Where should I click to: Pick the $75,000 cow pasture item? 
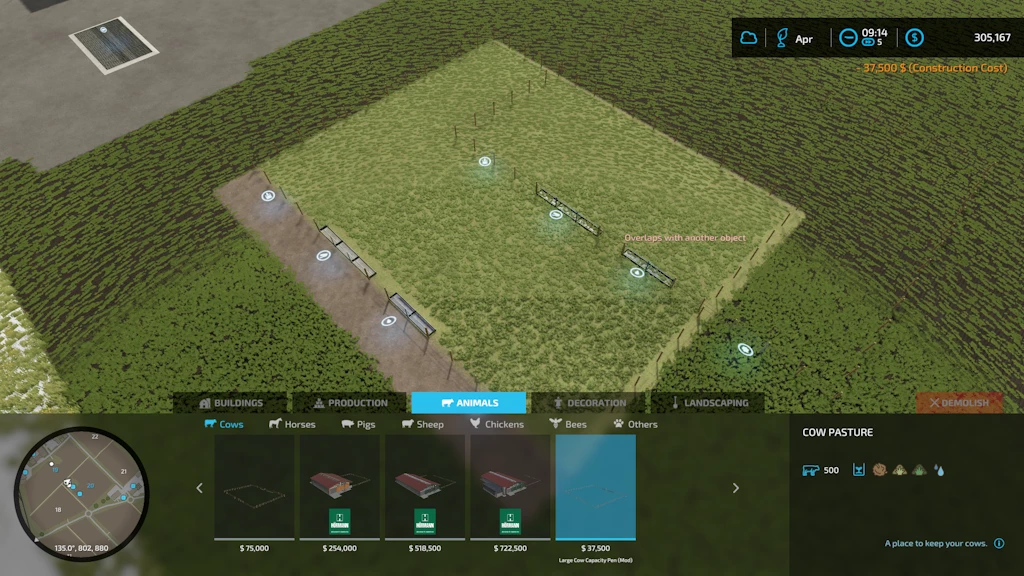tap(254, 488)
